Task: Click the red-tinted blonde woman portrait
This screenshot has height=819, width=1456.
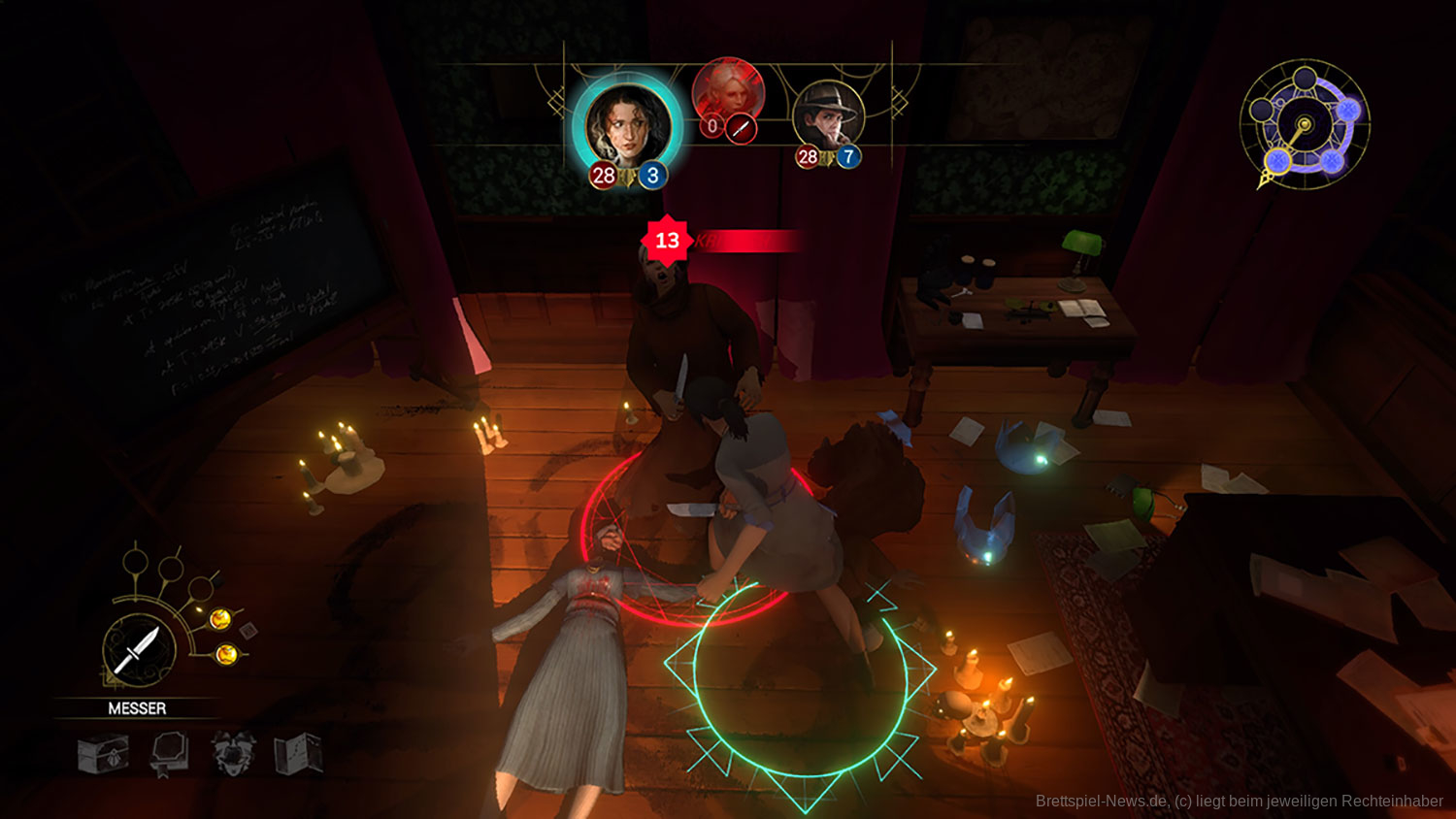Action: [x=728, y=92]
